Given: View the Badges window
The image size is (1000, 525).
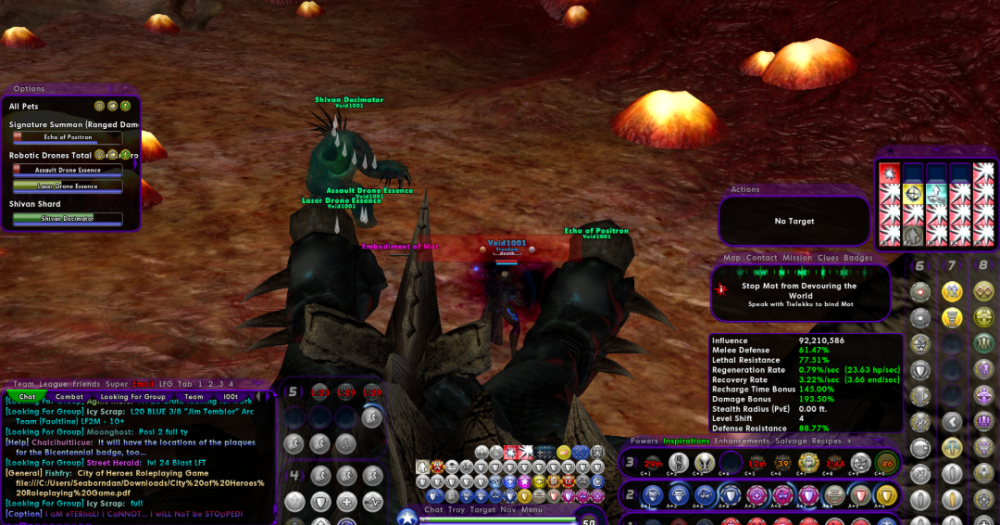Looking at the screenshot, I should pos(858,258).
